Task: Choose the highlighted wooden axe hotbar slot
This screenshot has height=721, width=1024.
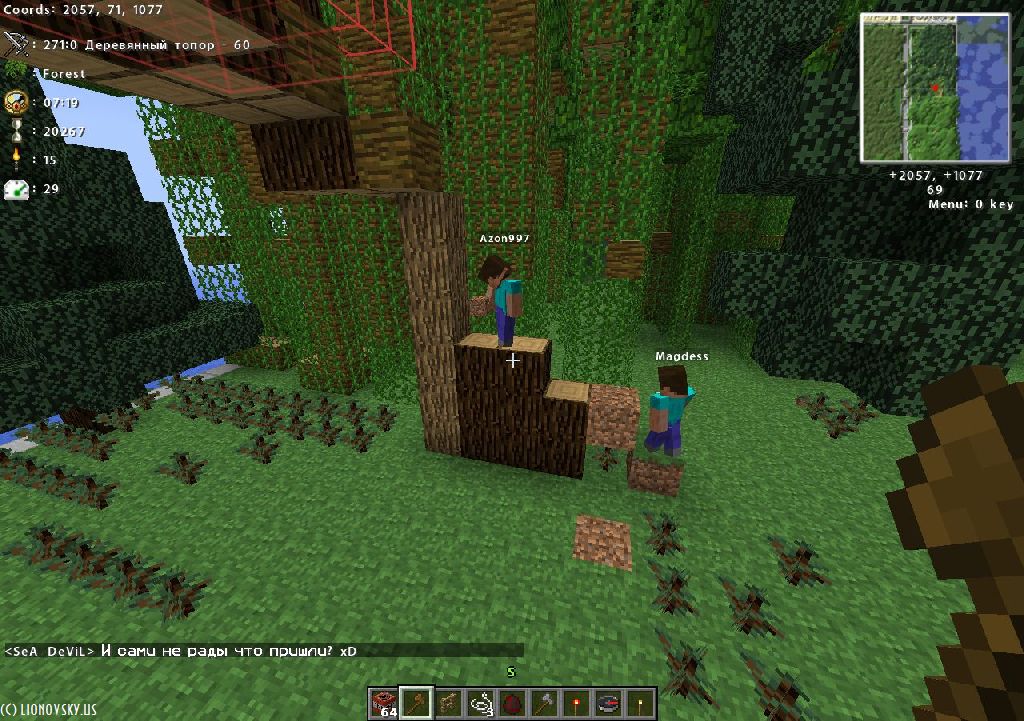Action: coord(415,703)
